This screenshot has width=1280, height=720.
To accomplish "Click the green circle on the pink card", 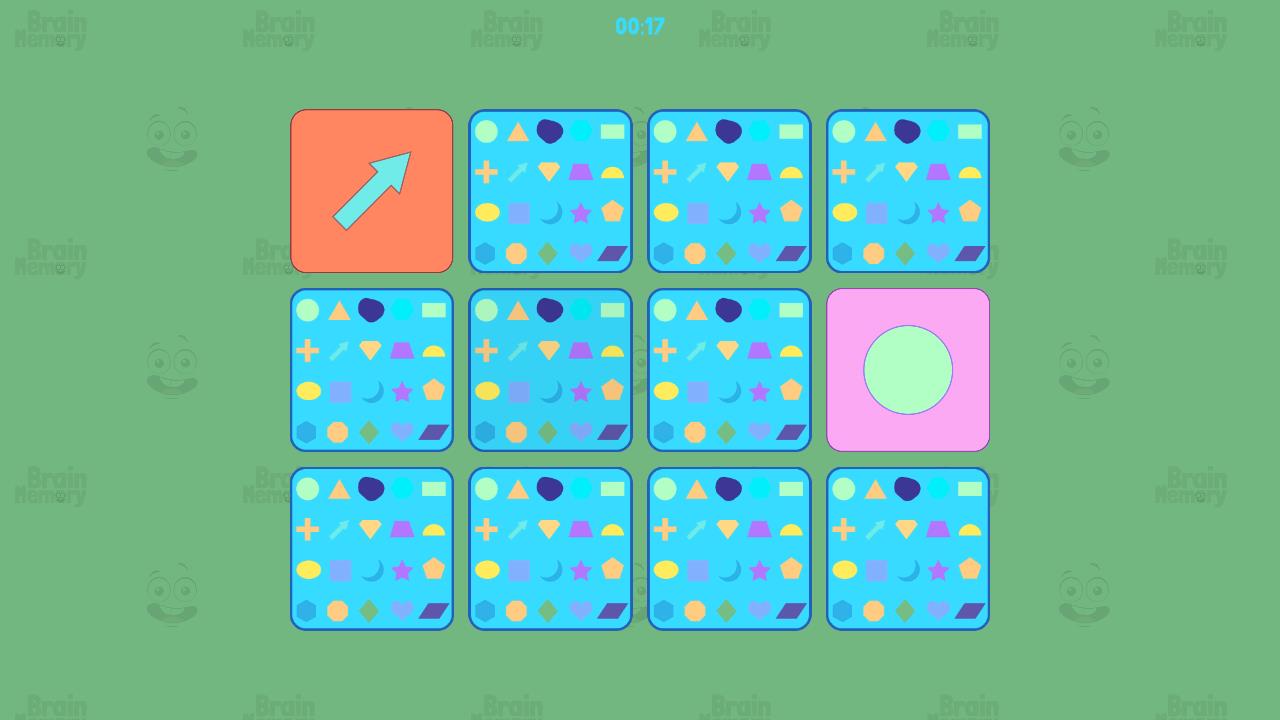I will (908, 370).
